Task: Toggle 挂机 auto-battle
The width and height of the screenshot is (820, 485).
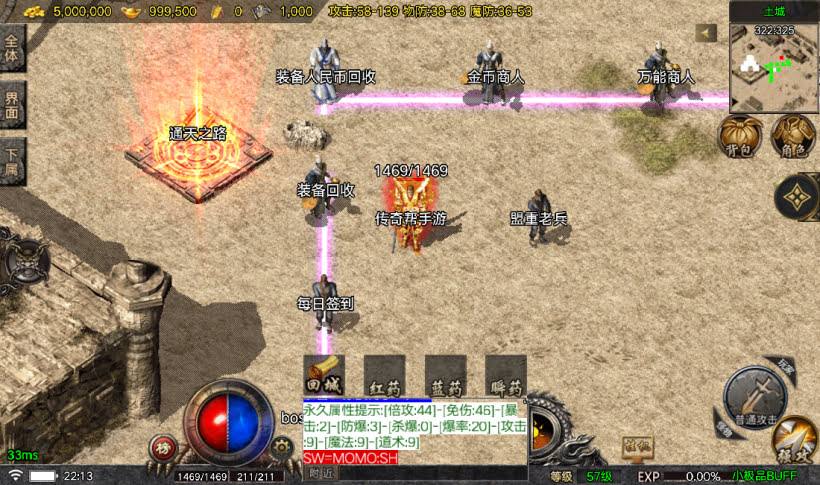Action: coord(630,443)
